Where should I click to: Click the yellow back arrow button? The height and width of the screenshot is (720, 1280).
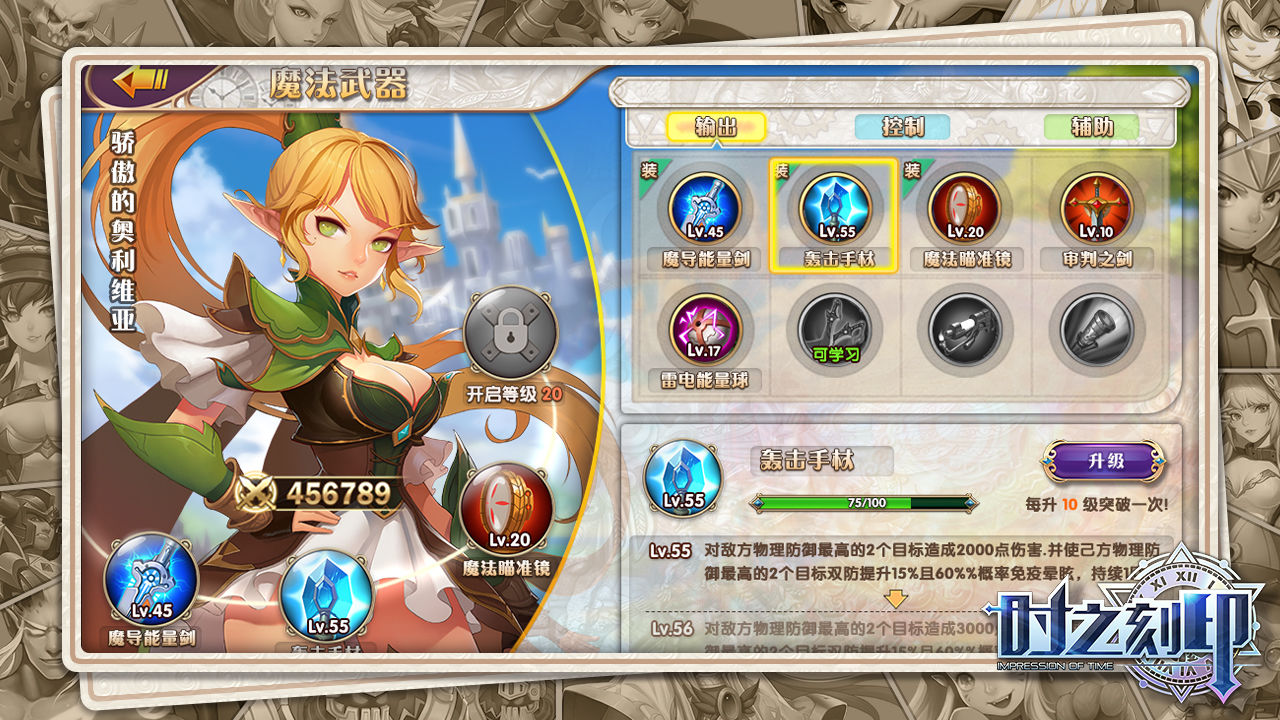pyautogui.click(x=141, y=82)
